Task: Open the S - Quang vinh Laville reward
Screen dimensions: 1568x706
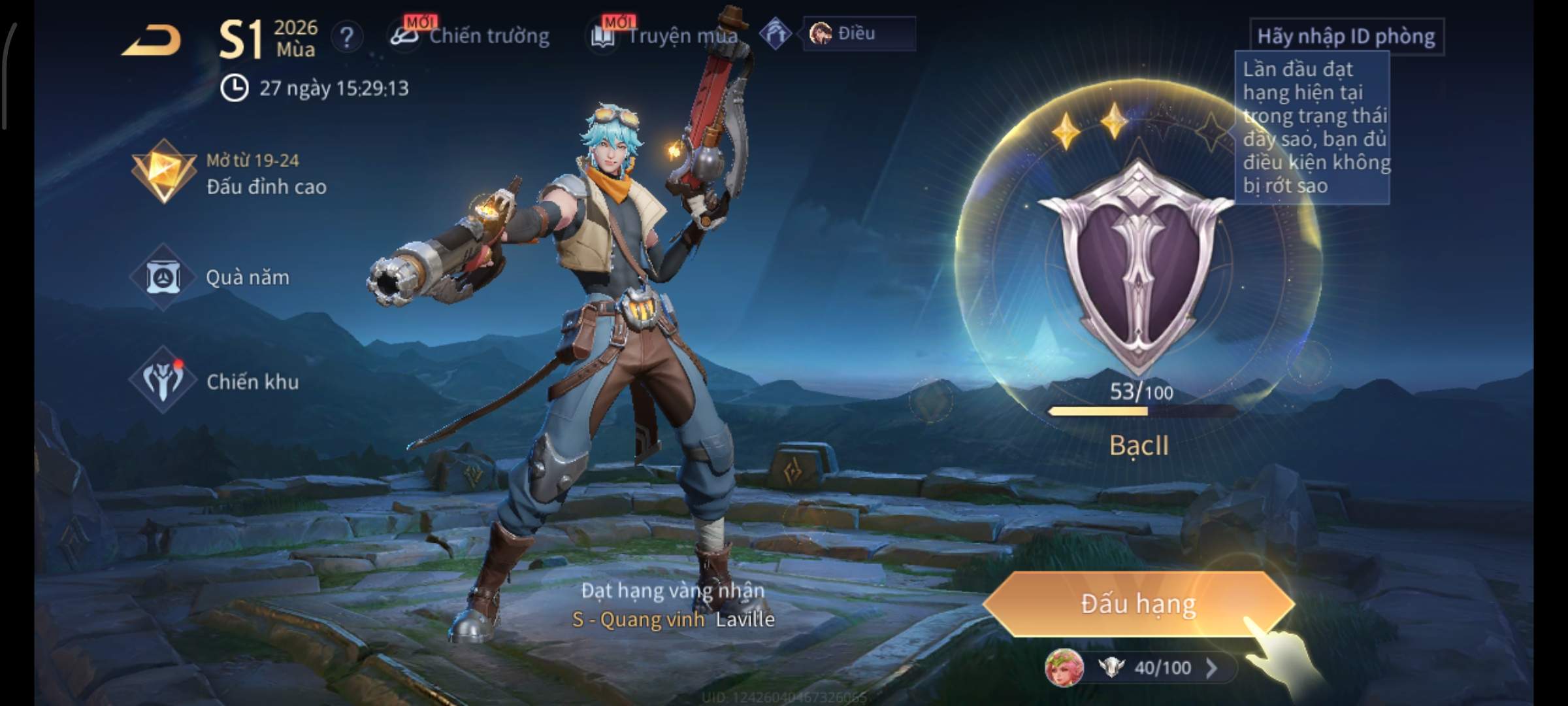Action: pyautogui.click(x=673, y=618)
